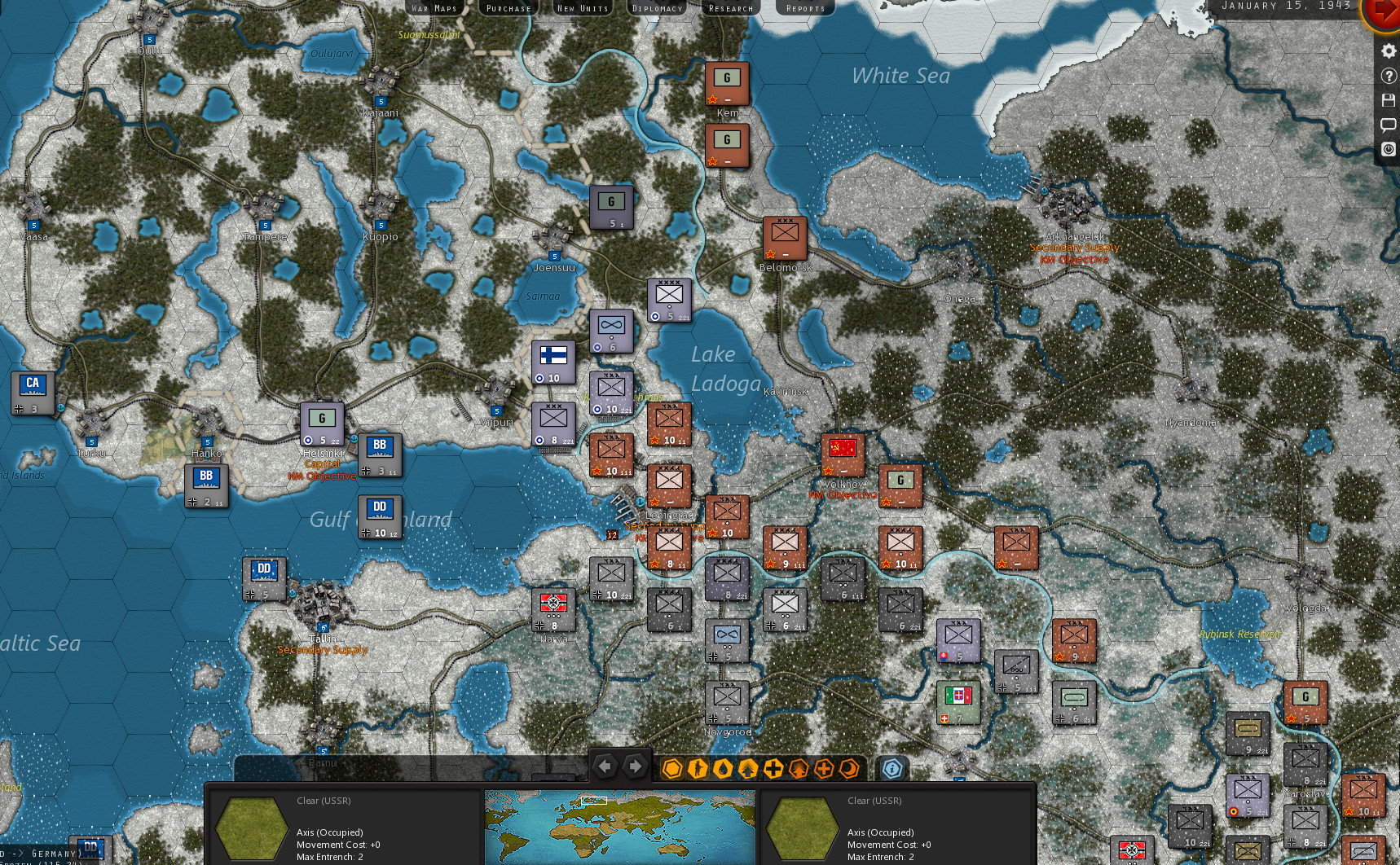The image size is (1400, 865).
Task: Open the Research menu
Action: tap(730, 7)
